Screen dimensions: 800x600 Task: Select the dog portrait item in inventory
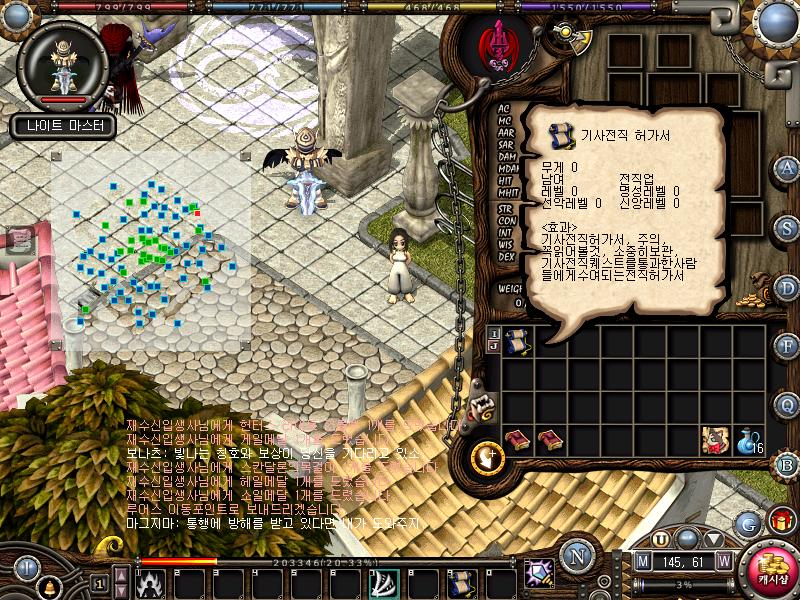coord(716,440)
